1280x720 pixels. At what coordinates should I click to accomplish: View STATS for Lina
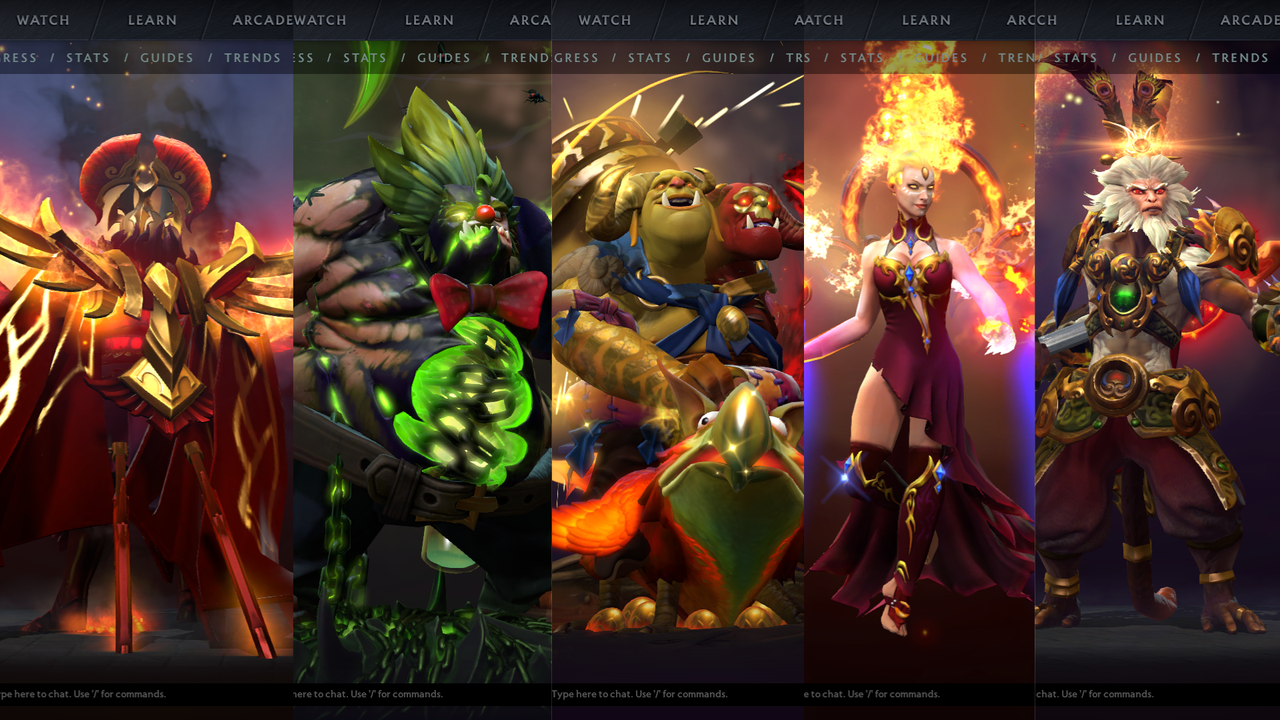point(861,58)
